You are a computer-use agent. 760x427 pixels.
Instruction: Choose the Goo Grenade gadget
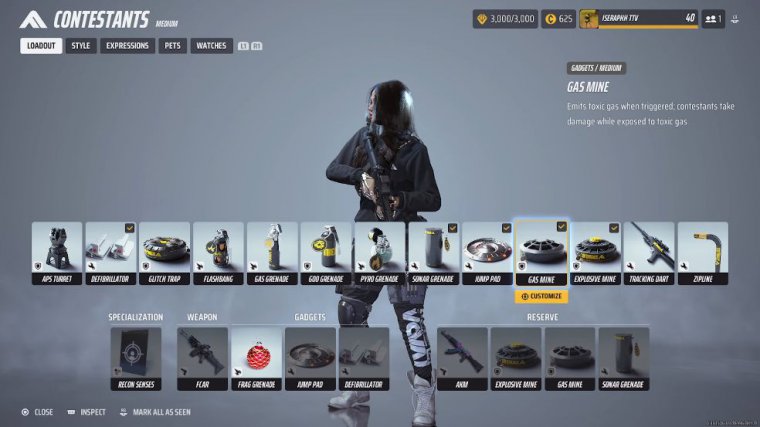coord(326,253)
